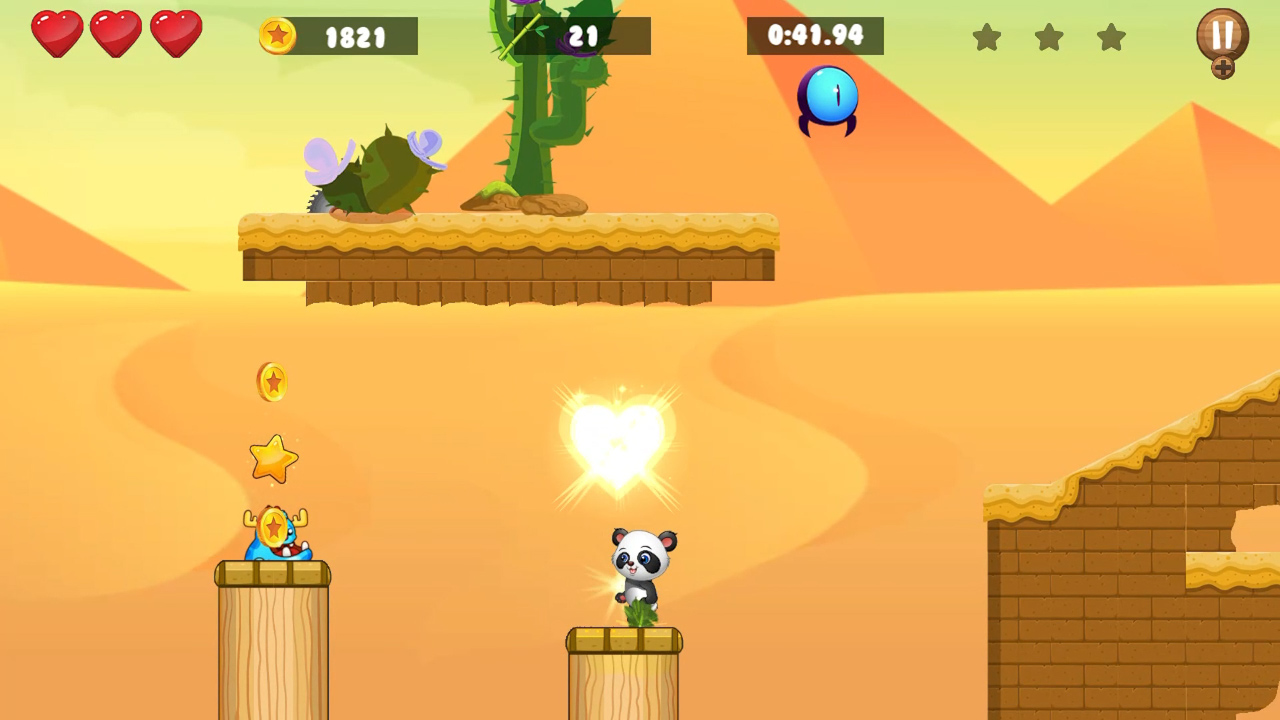Click the first heart in the lives display
1280x720 pixels.
point(57,33)
